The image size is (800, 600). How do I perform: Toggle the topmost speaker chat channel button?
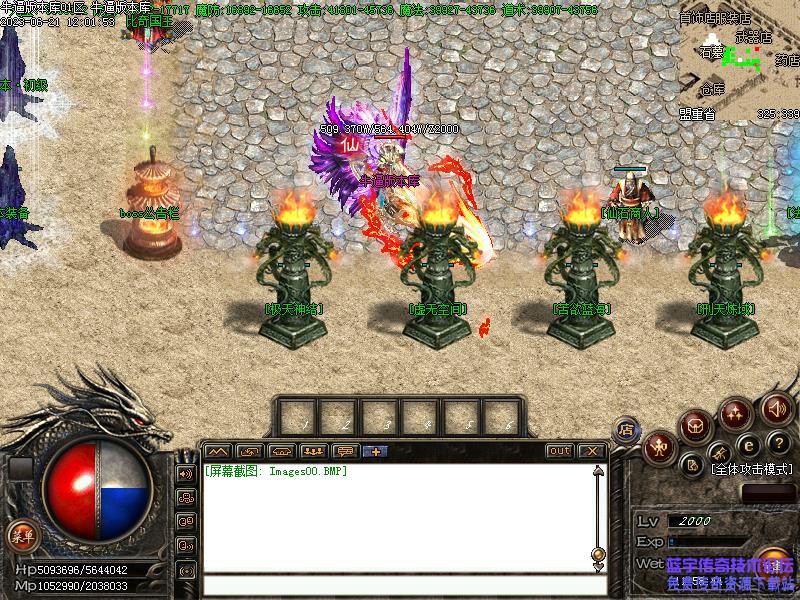186,473
